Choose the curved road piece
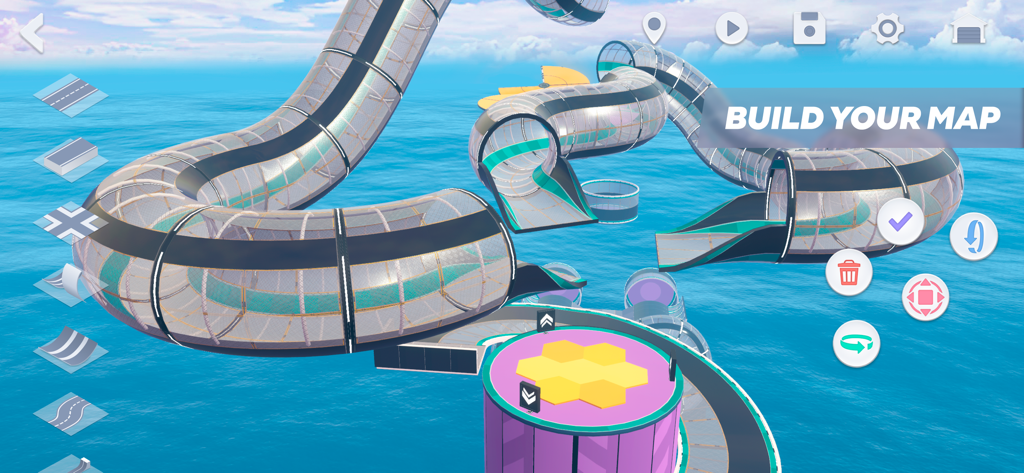This screenshot has height=473, width=1024. pyautogui.click(x=70, y=348)
